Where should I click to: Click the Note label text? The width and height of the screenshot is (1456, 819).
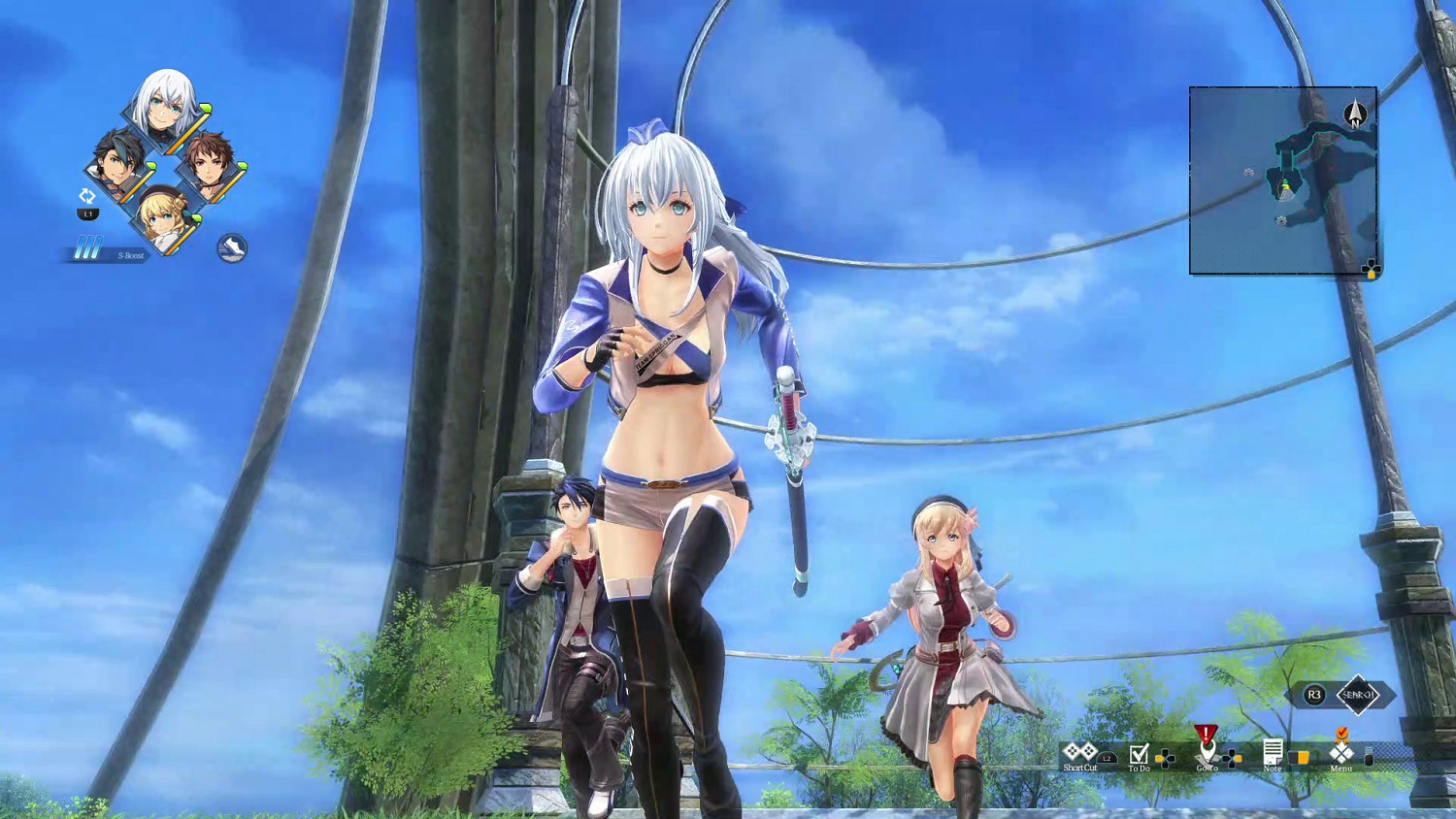click(1272, 768)
